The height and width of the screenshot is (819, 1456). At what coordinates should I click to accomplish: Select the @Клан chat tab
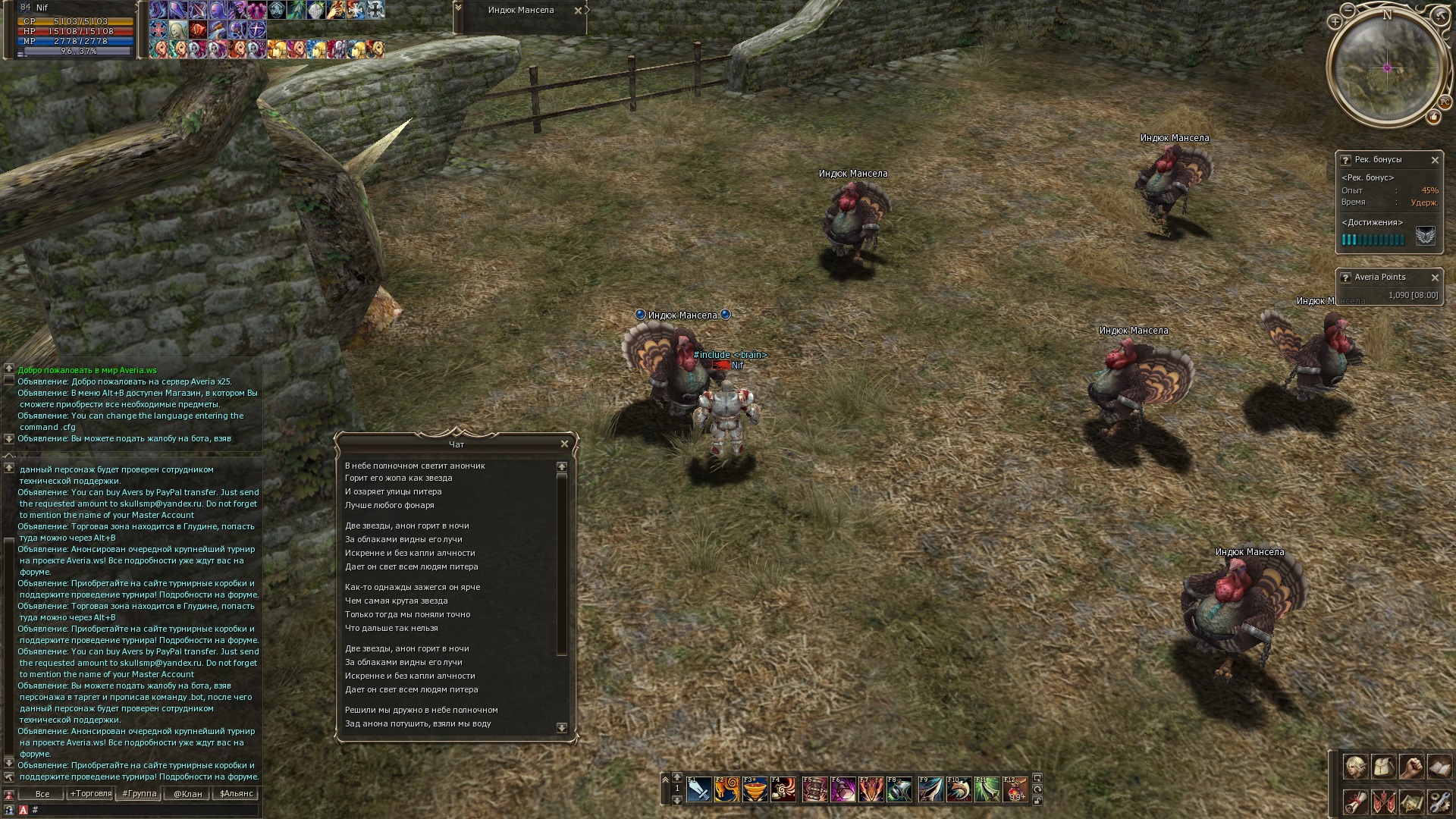click(188, 794)
